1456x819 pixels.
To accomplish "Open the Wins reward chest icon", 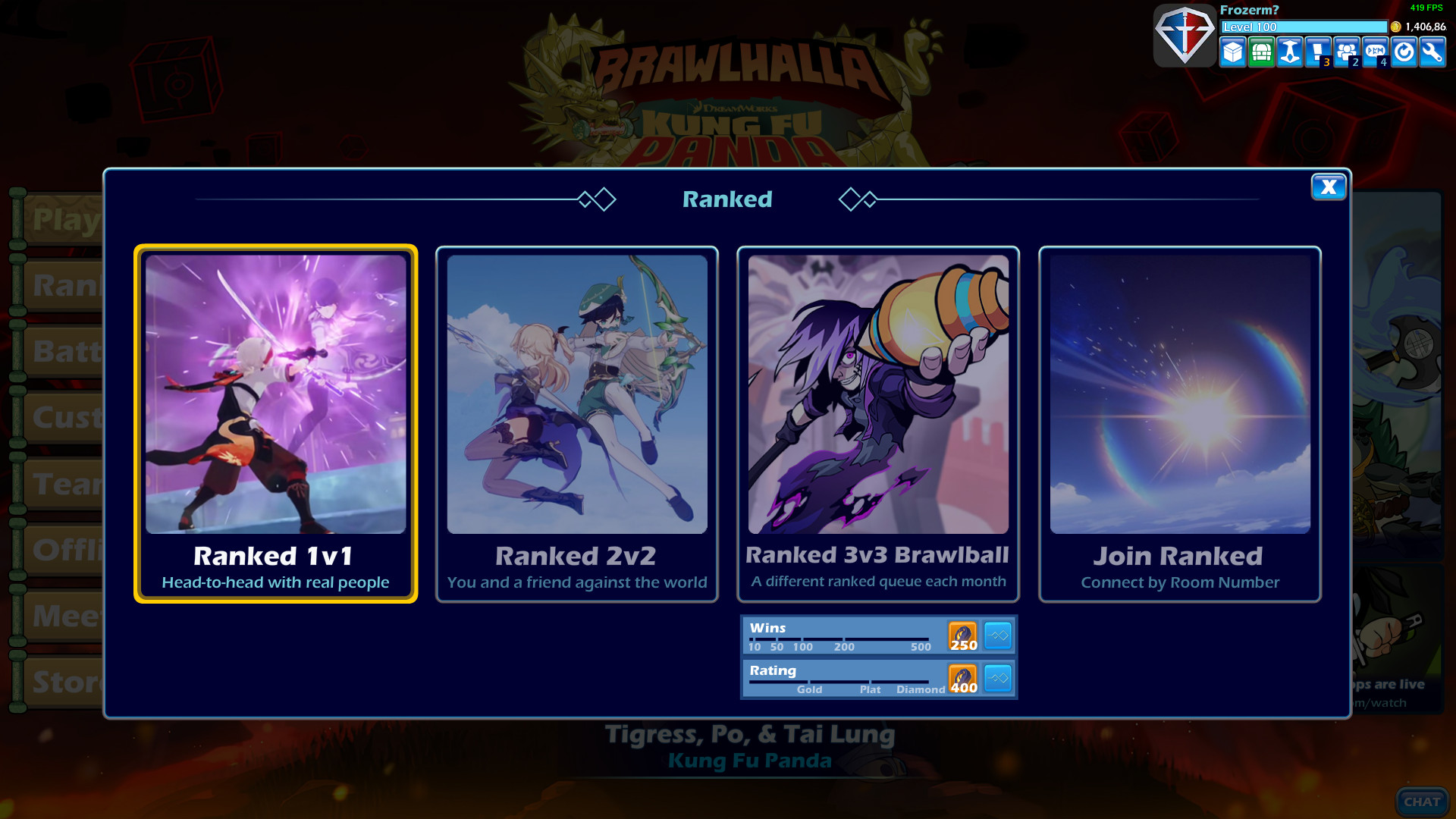I will (x=963, y=635).
